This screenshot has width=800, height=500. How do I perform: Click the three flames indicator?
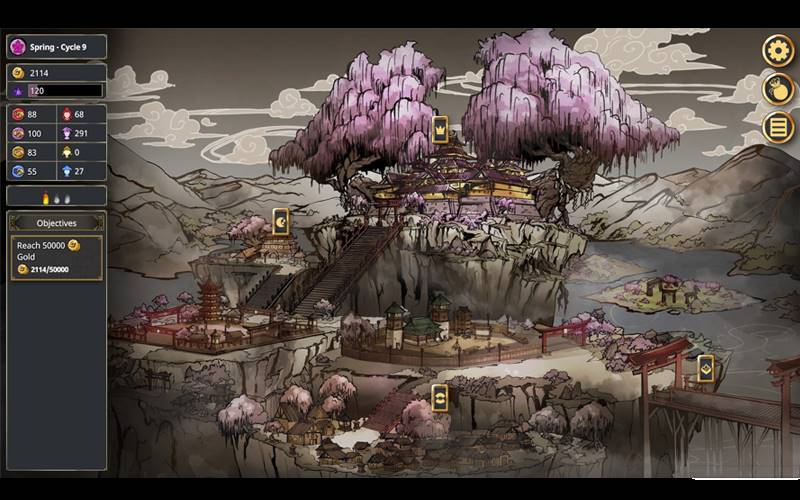coord(56,197)
